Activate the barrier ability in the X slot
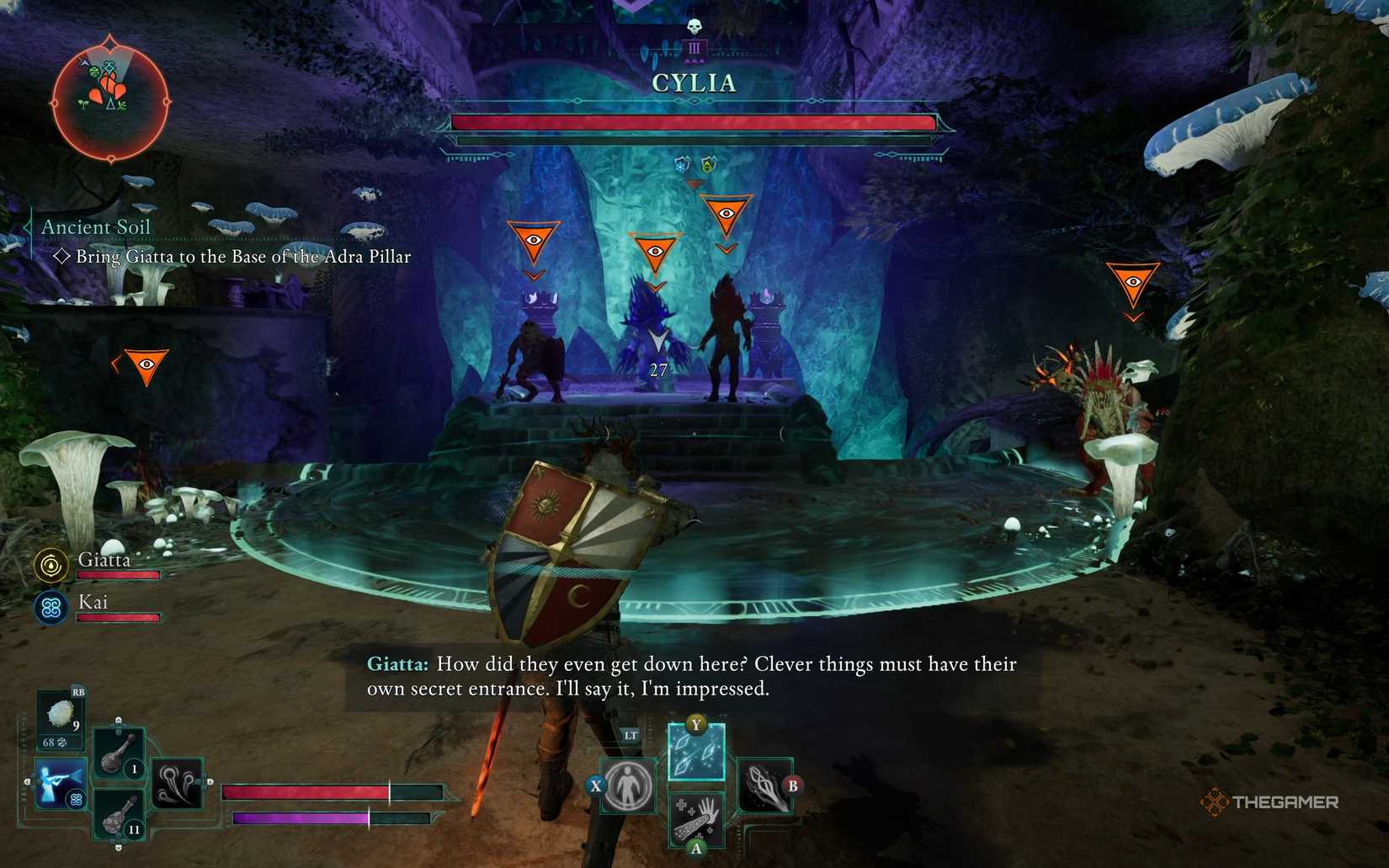This screenshot has width=1389, height=868. pyautogui.click(x=627, y=785)
